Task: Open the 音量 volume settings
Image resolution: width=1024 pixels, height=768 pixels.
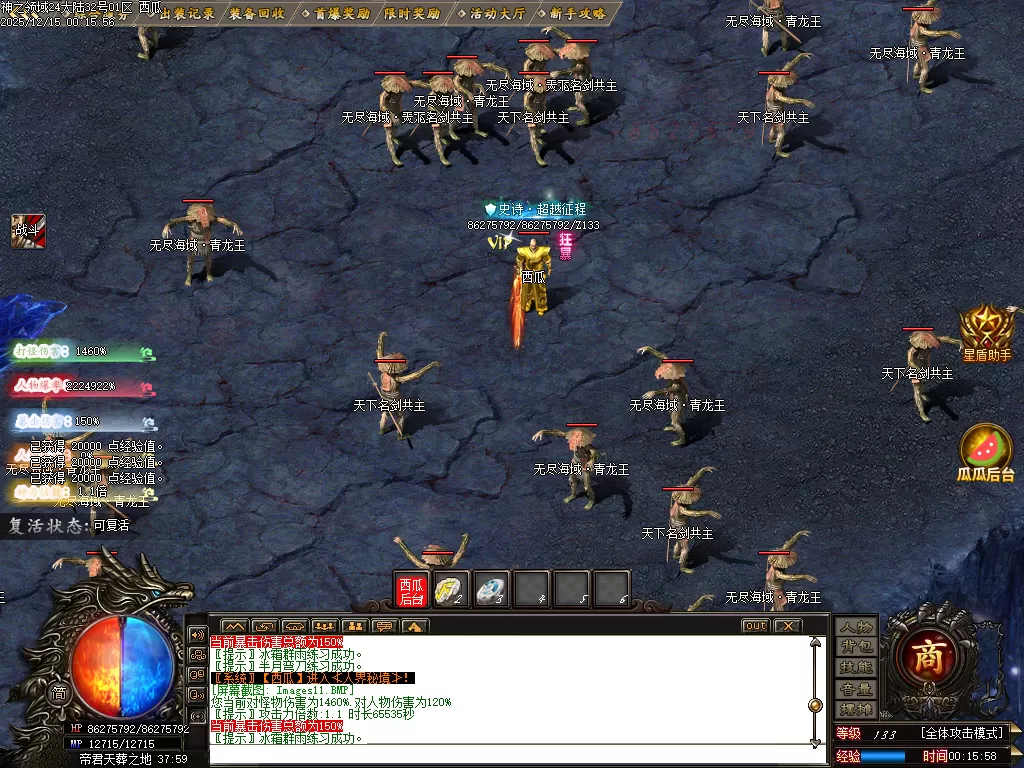Action: tap(856, 688)
